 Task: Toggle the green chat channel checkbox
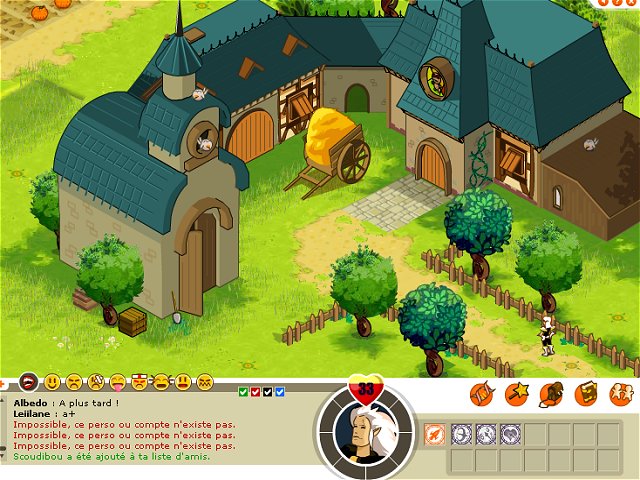244,391
